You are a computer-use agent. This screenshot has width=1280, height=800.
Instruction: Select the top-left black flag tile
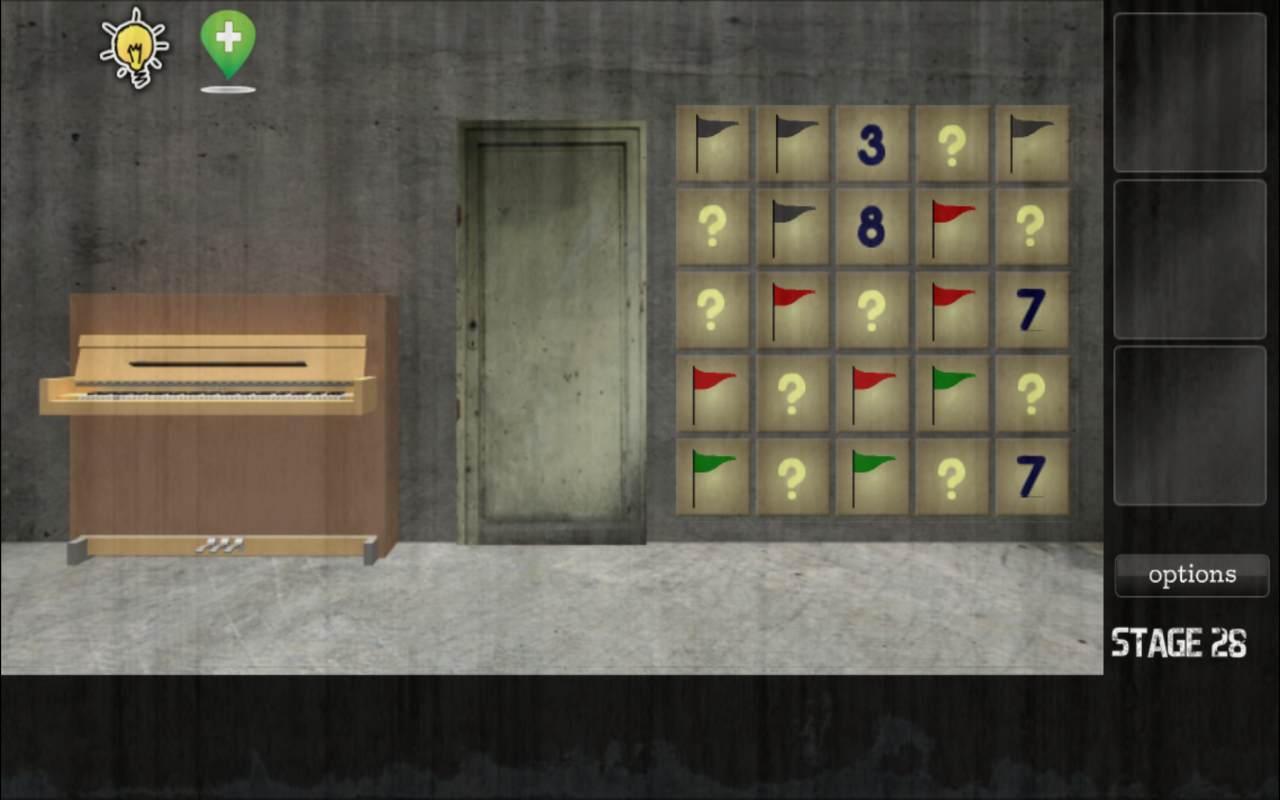[x=713, y=145]
